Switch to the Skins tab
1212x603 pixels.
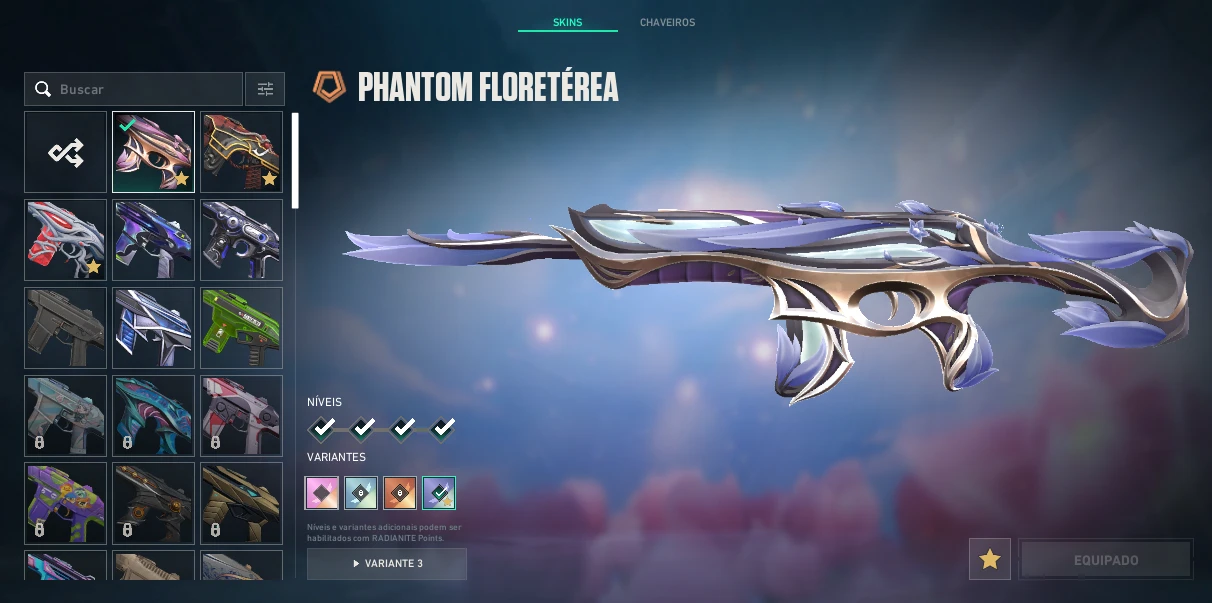tap(567, 22)
